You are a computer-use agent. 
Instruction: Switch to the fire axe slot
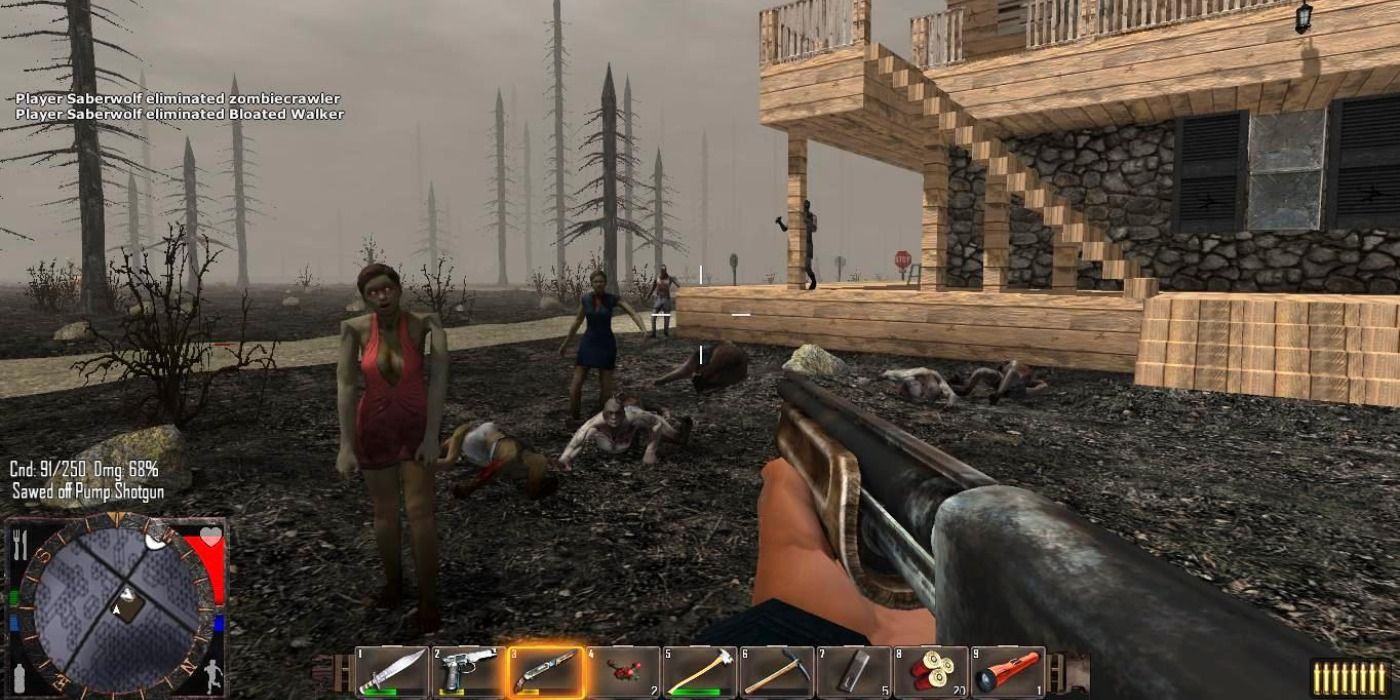click(x=699, y=671)
